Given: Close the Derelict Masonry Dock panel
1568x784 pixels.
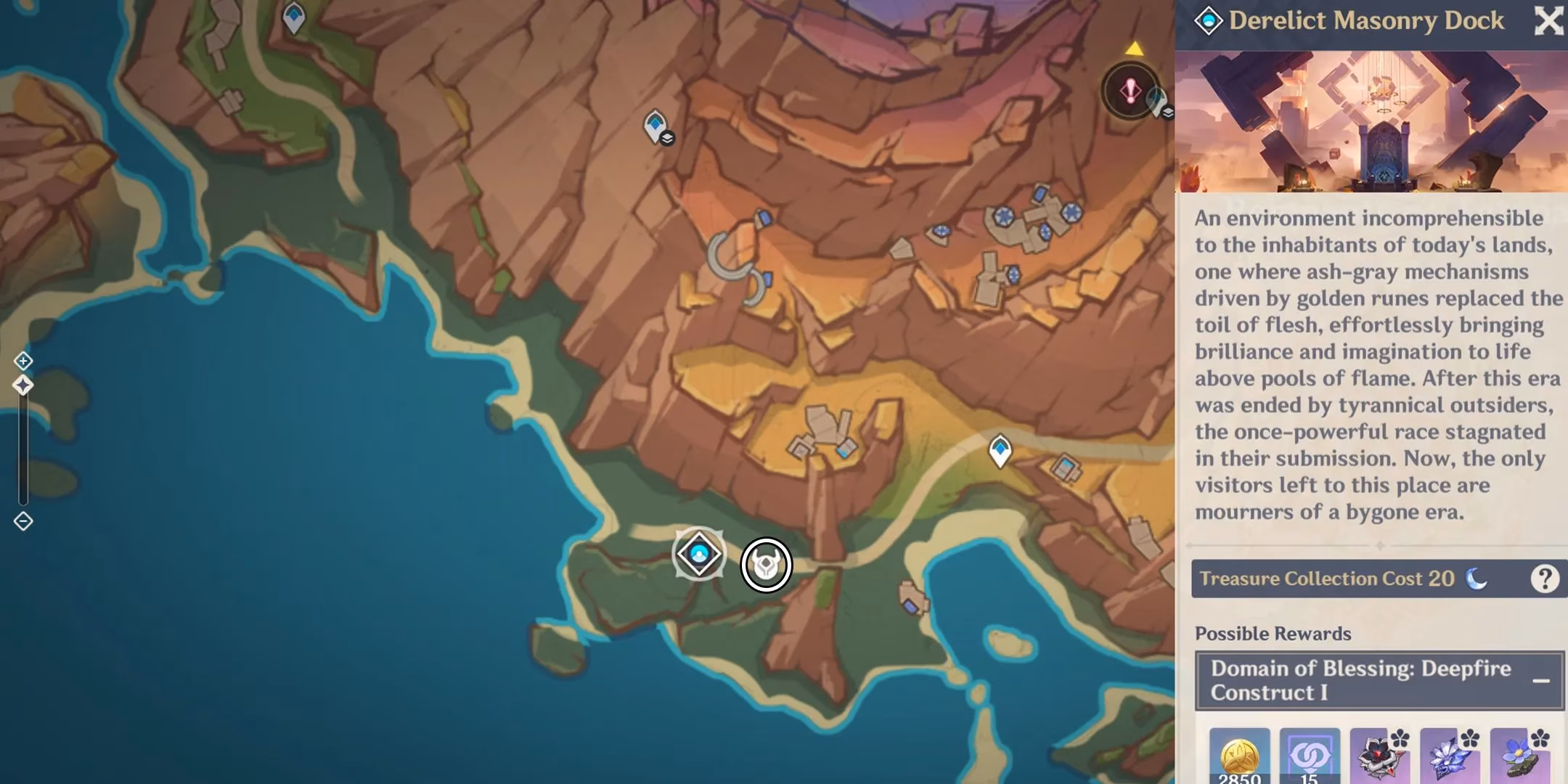Looking at the screenshot, I should point(1548,22).
